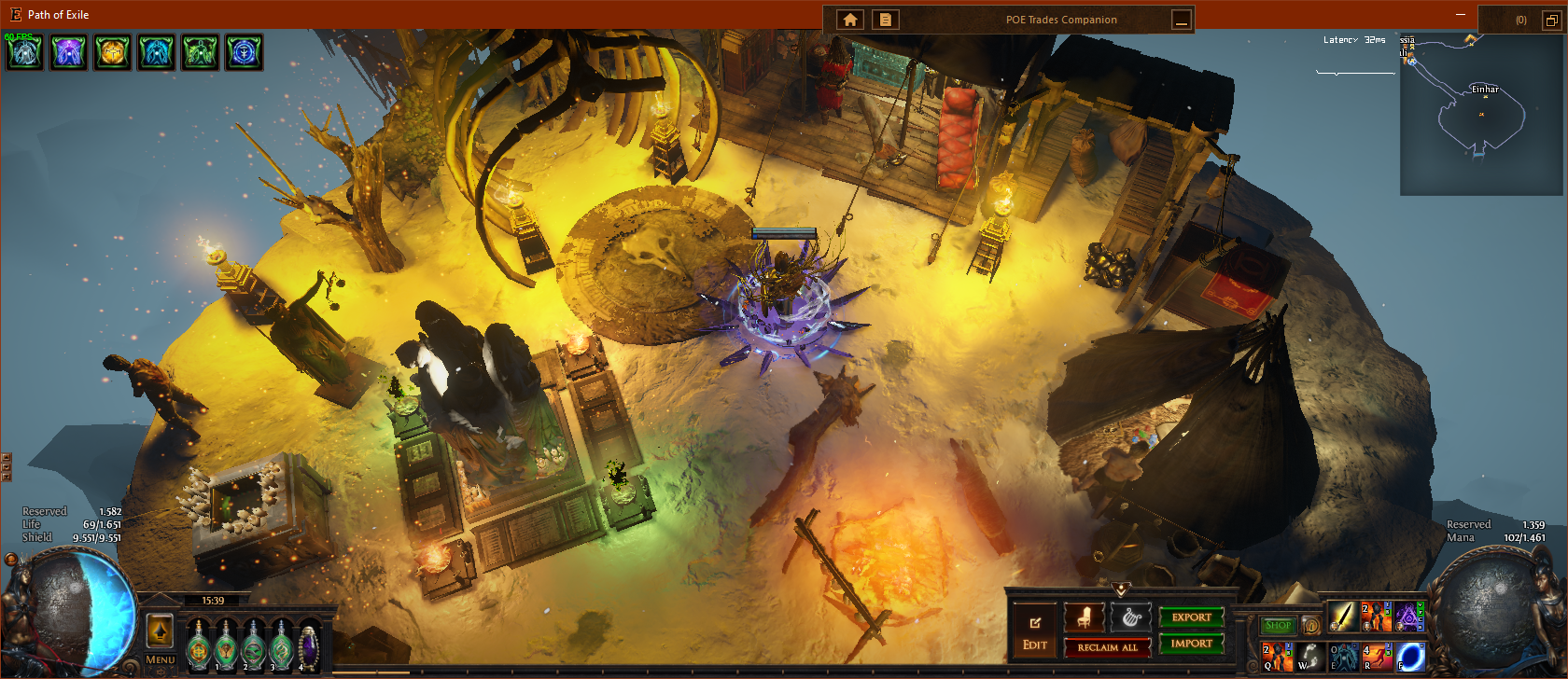Use the purple flask in slot 4
This screenshot has width=1568, height=679.
click(x=308, y=645)
